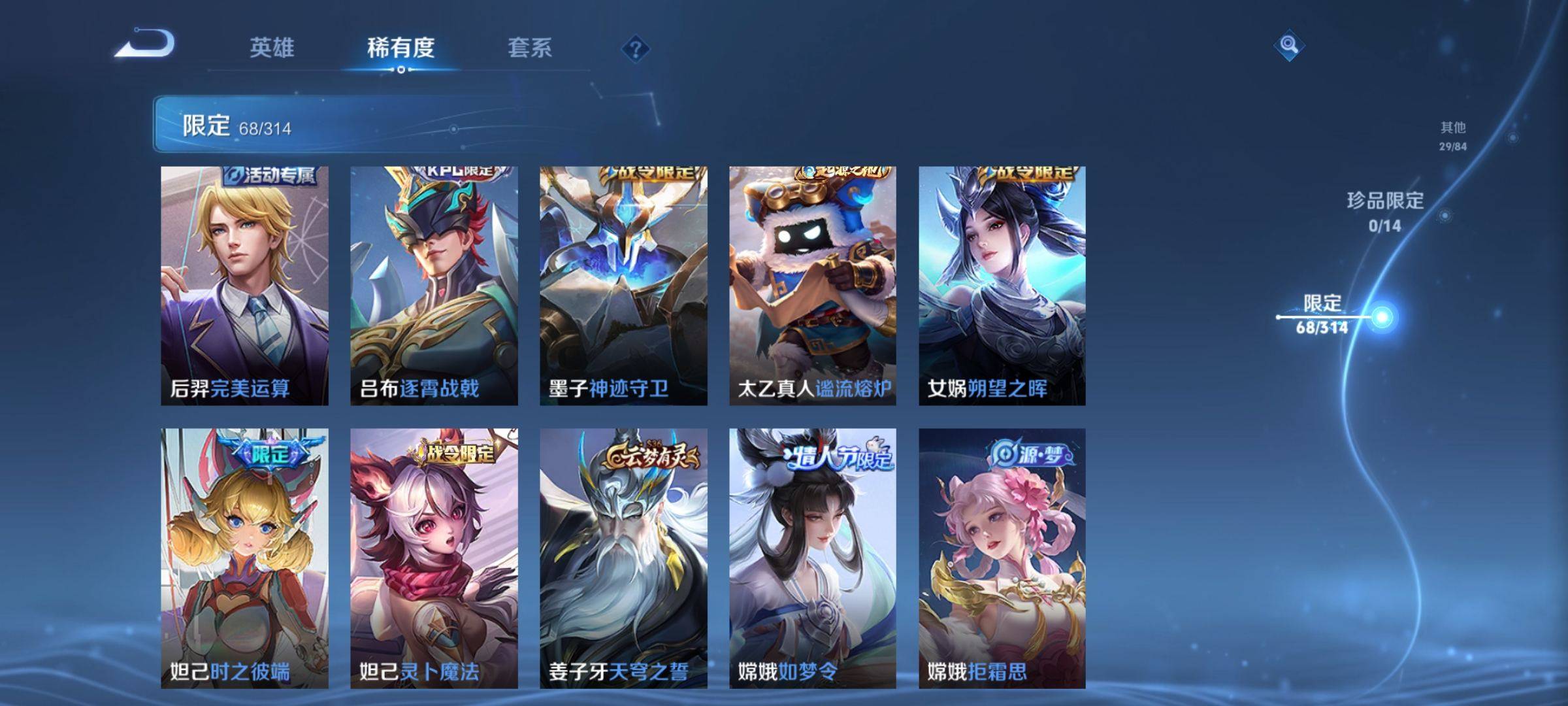Open the question mark help icon
Image resolution: width=1568 pixels, height=706 pixels.
[635, 49]
